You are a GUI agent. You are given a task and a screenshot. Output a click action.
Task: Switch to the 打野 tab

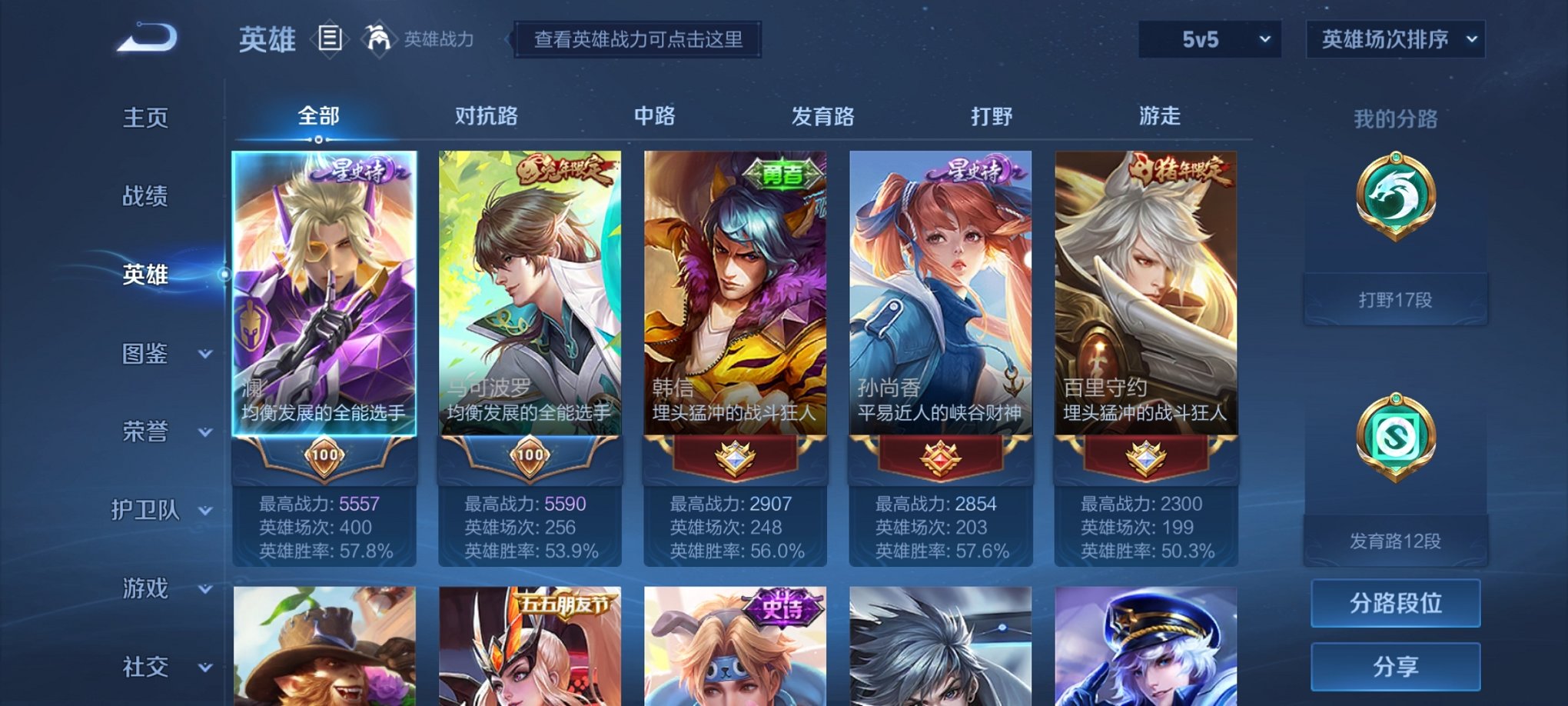coord(992,115)
